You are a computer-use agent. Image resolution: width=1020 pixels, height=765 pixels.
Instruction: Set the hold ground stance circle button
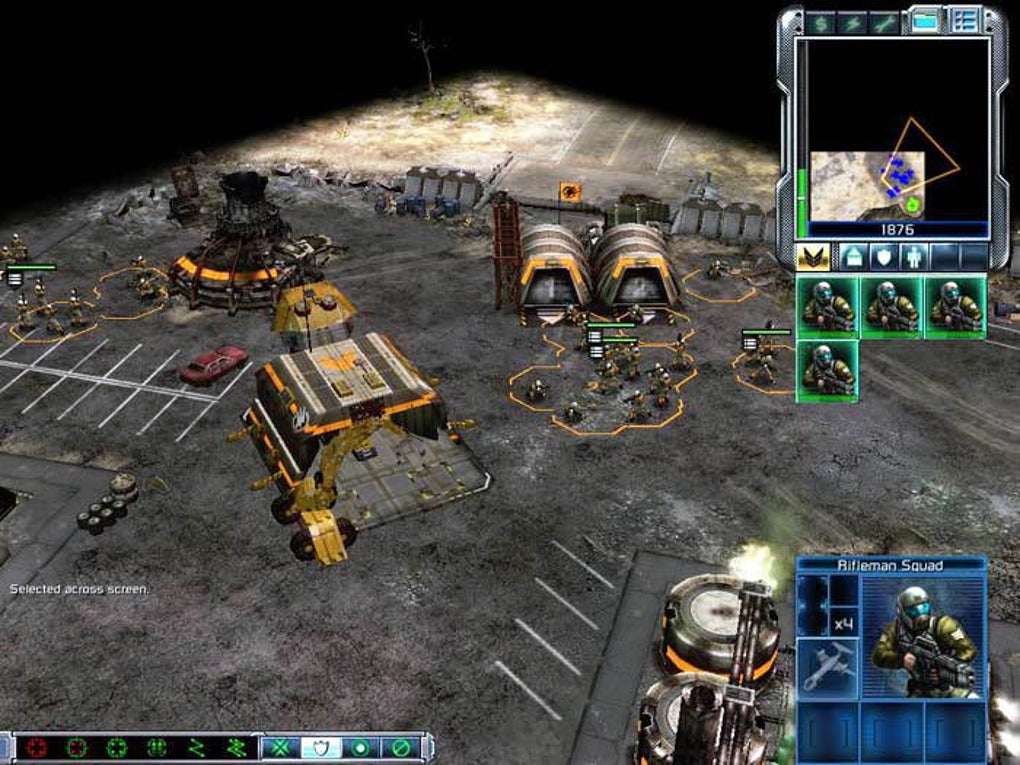362,746
